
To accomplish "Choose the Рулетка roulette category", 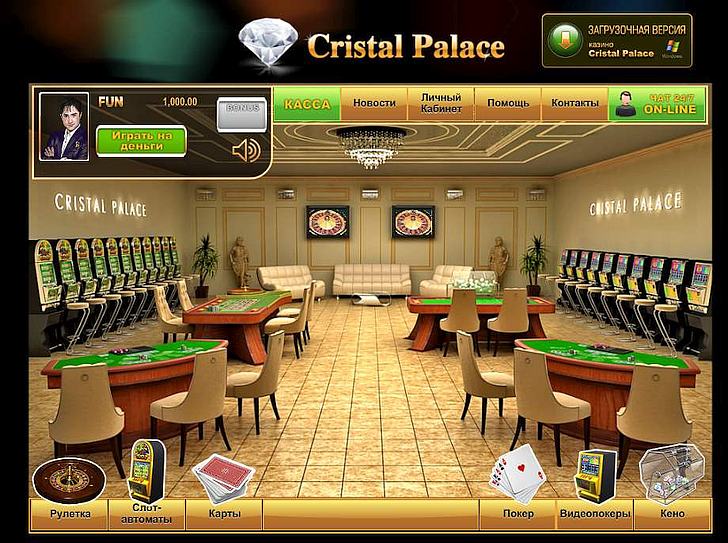I will click(70, 514).
